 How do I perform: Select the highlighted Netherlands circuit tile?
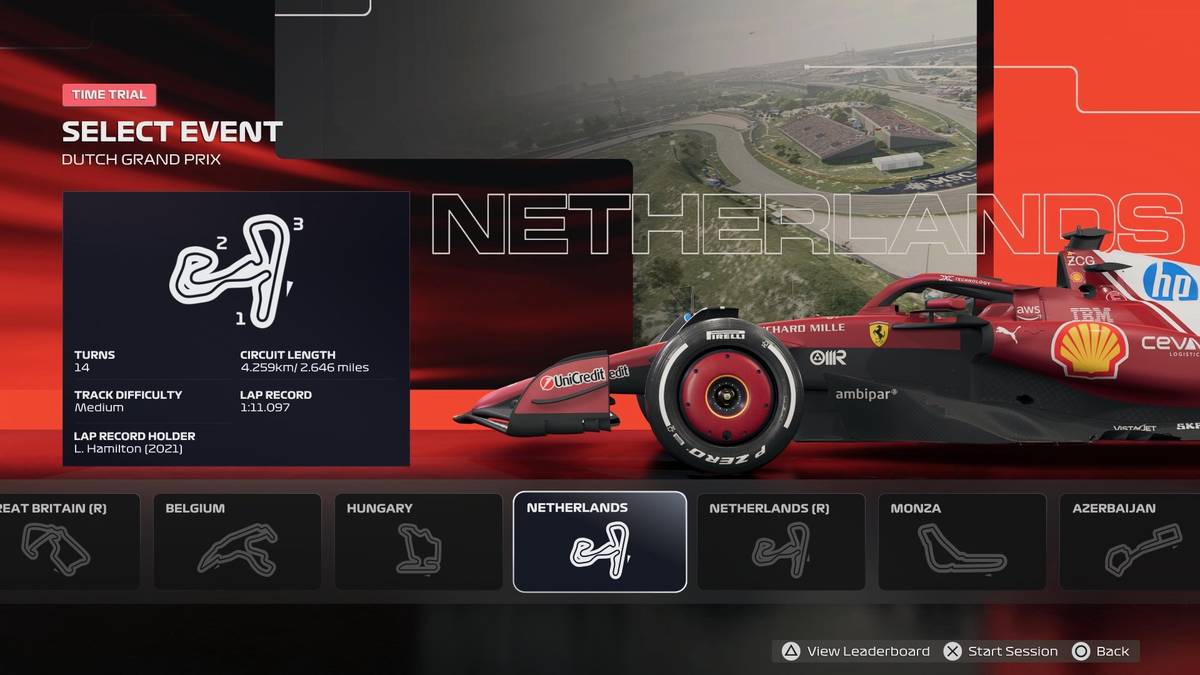pyautogui.click(x=599, y=541)
